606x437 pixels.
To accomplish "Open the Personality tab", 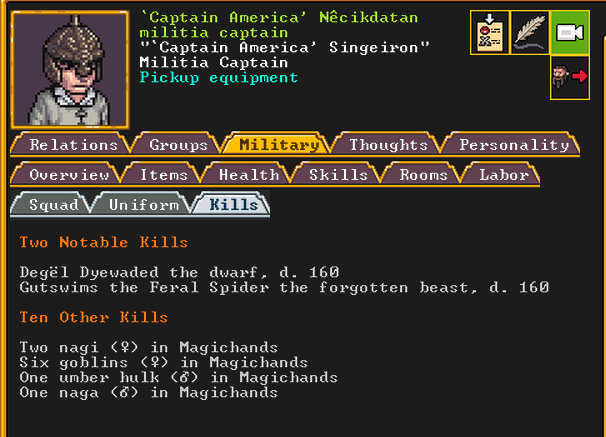I will pyautogui.click(x=513, y=145).
